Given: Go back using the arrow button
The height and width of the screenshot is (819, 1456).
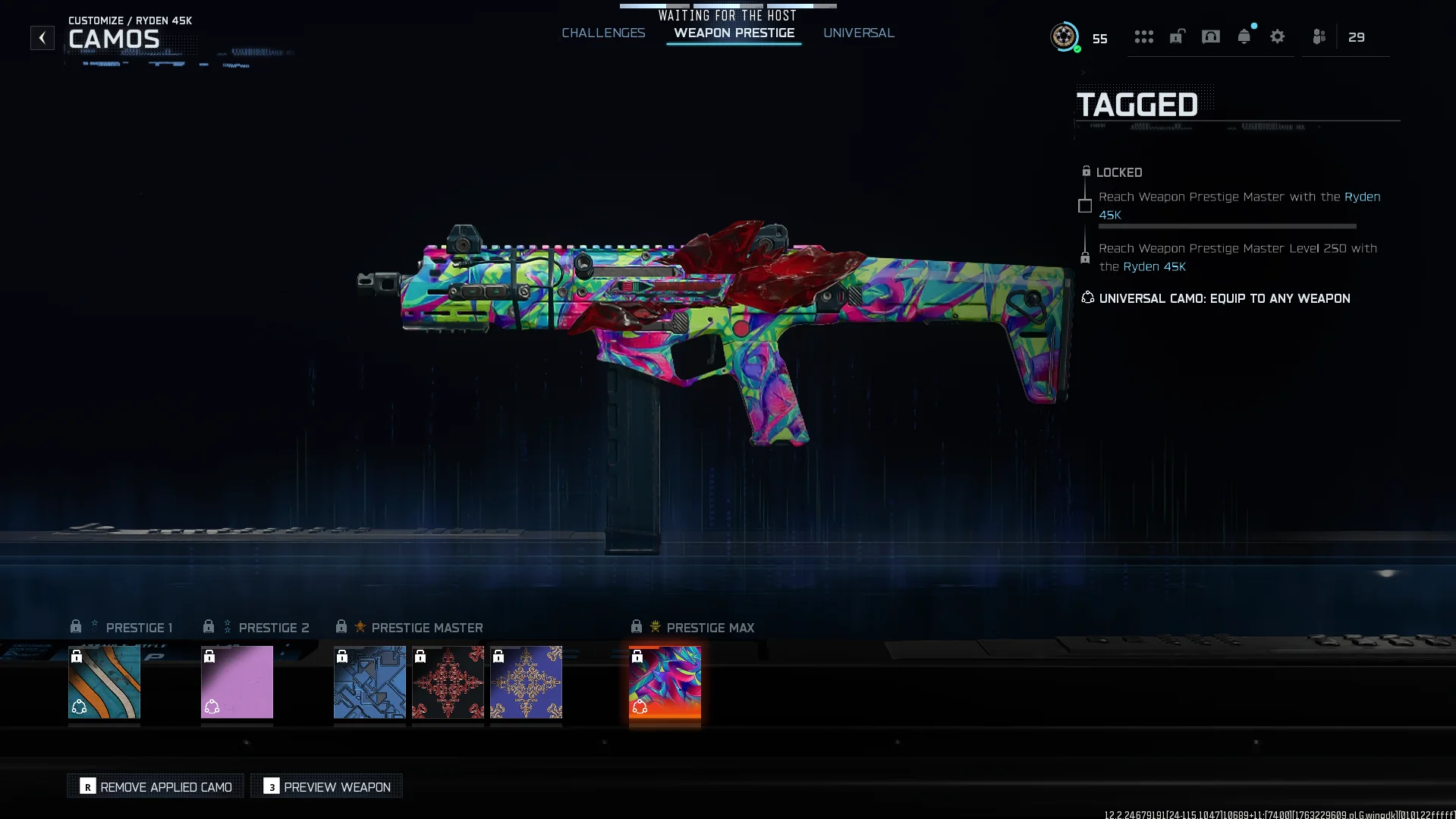Looking at the screenshot, I should 42,37.
